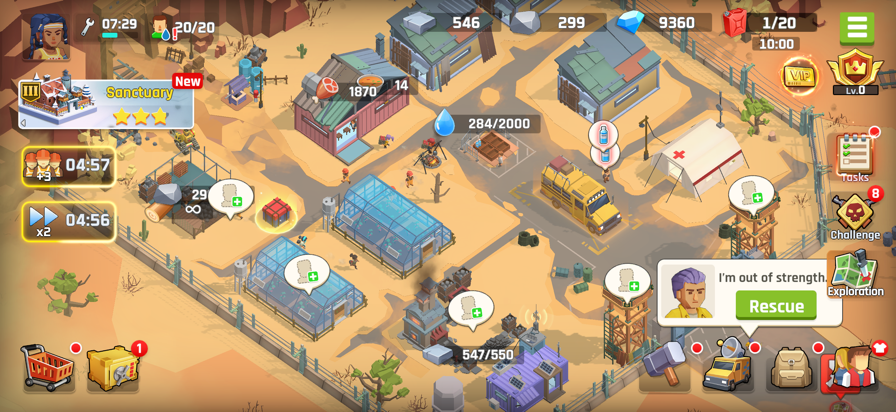The height and width of the screenshot is (412, 896).
Task: Open the survivors roster icon
Action: [852, 367]
